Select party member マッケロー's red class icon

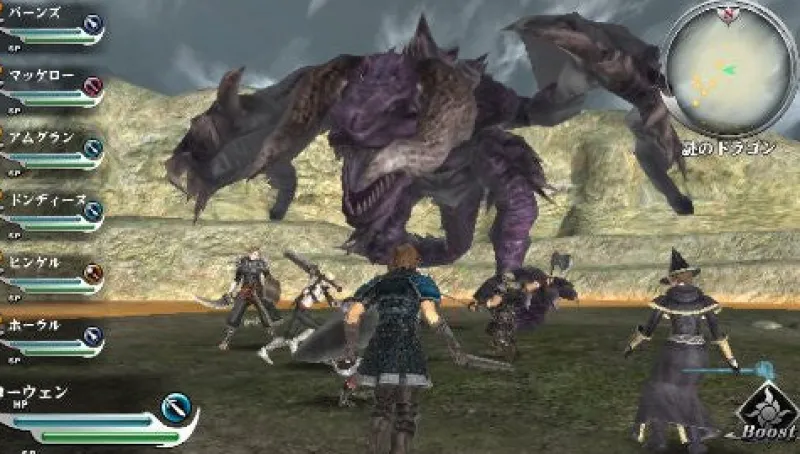(93, 87)
